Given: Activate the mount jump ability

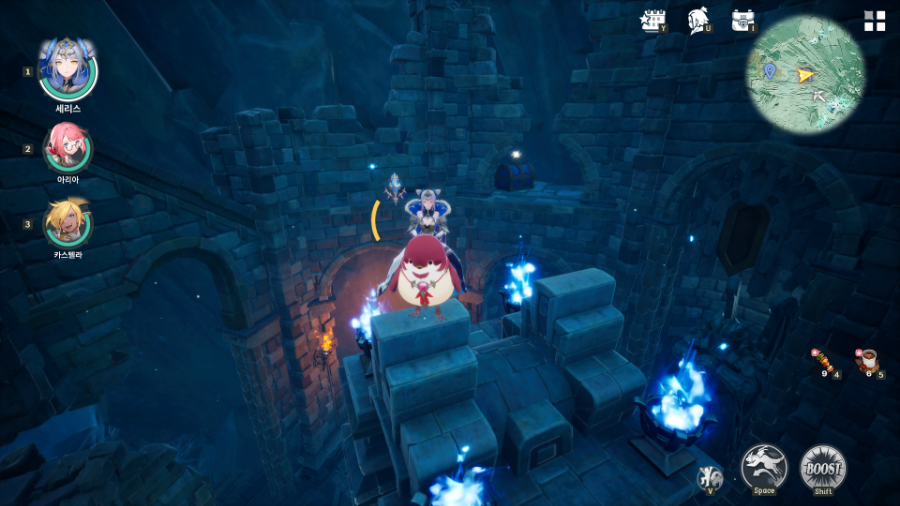Looking at the screenshot, I should pyautogui.click(x=764, y=467).
